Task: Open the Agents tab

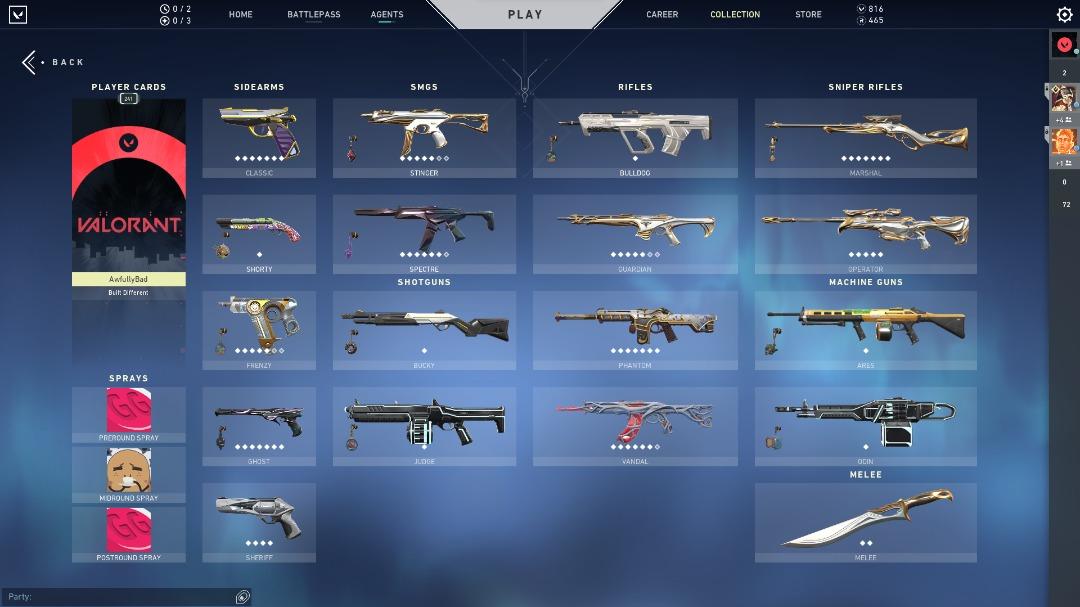Action: pyautogui.click(x=387, y=15)
